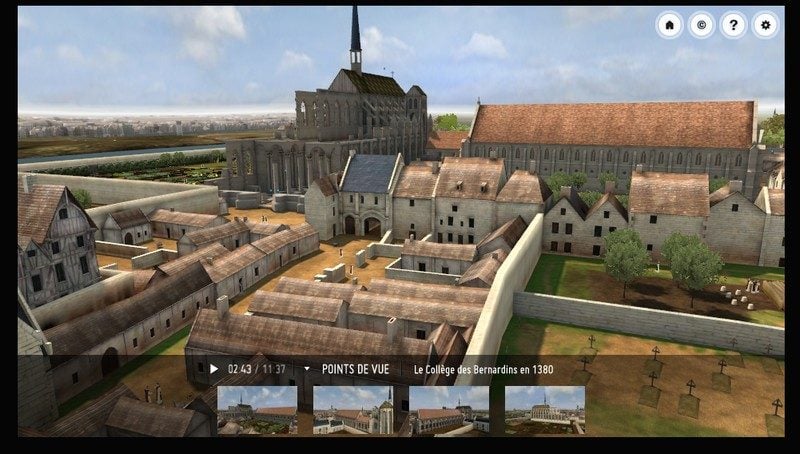Open the copyright credits
Viewport: 800px width, 454px height.
point(701,25)
